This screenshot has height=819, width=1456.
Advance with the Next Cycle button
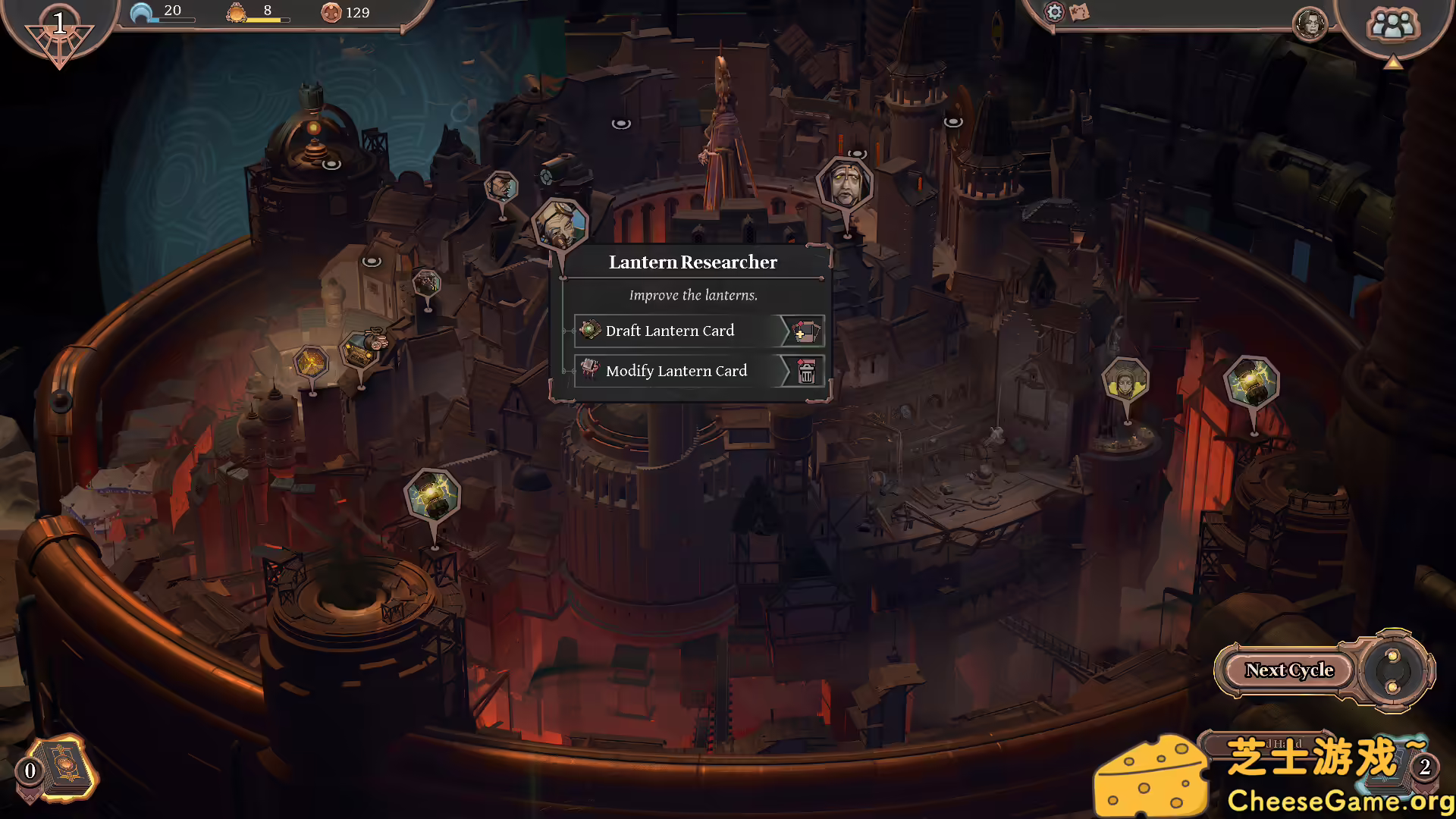tap(1289, 670)
